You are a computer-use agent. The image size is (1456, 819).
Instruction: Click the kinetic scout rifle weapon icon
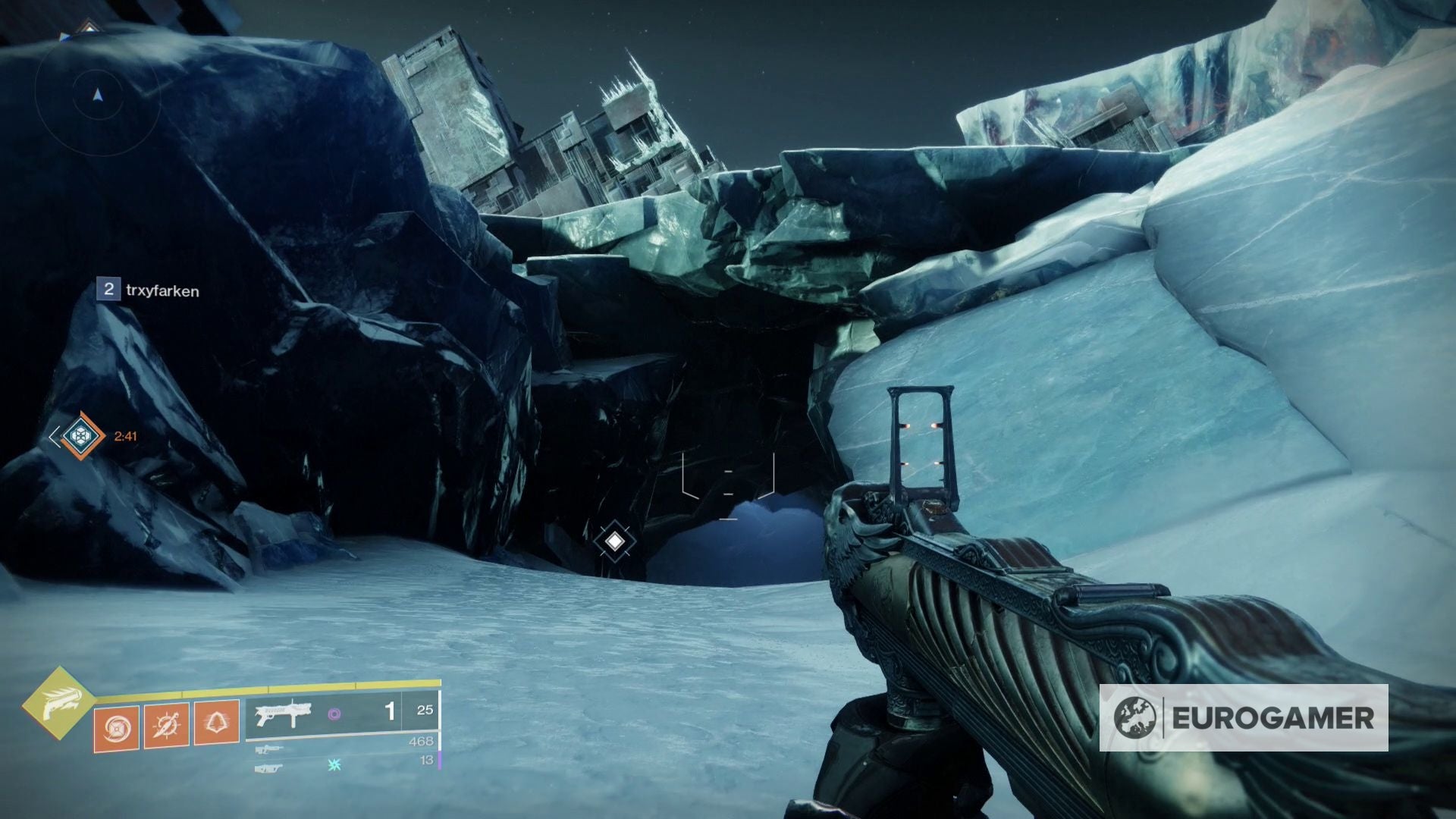[x=269, y=749]
